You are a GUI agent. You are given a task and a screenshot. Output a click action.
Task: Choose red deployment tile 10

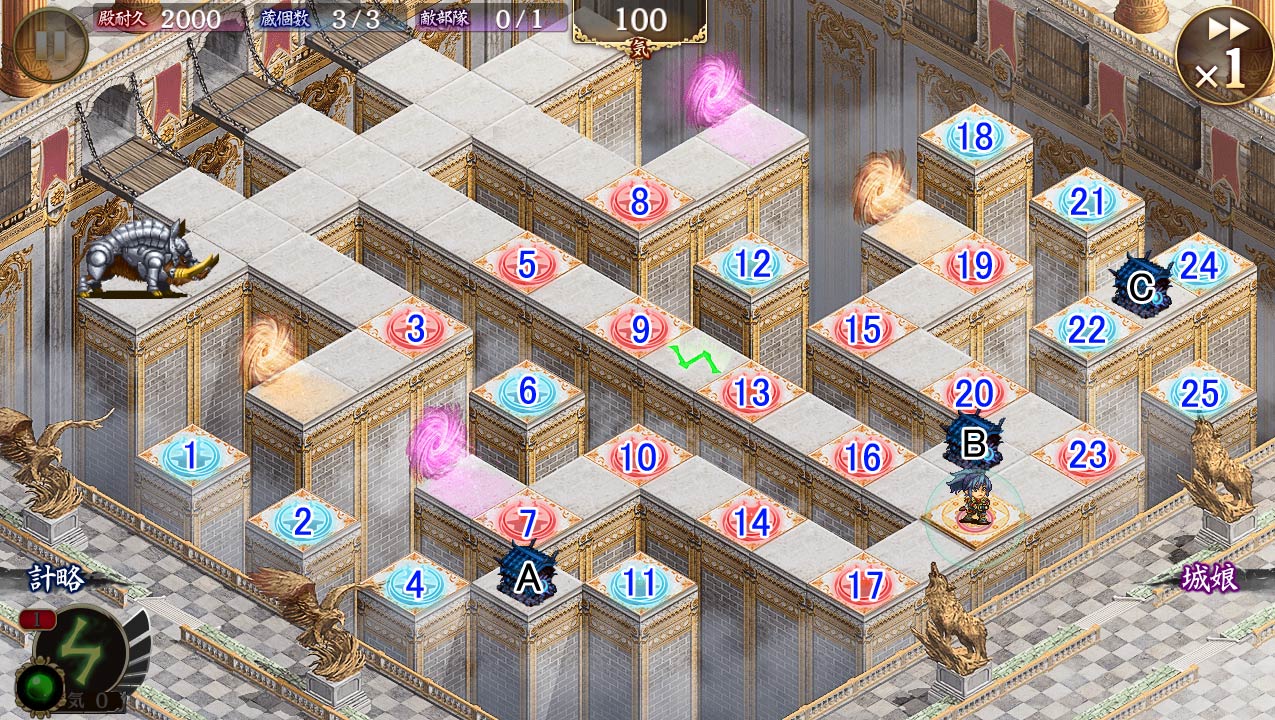pos(638,458)
